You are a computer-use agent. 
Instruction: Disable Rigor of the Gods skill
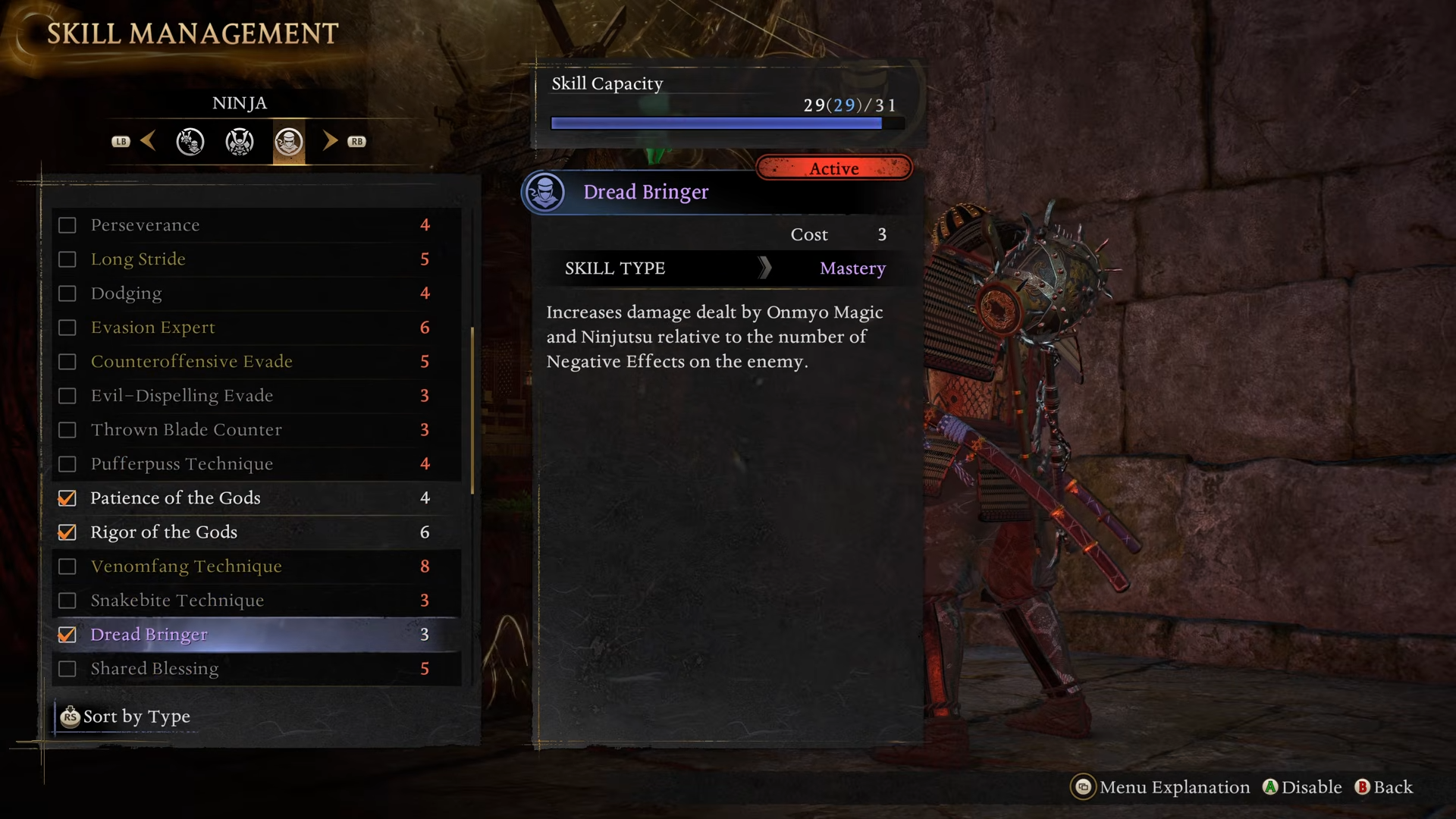67,532
